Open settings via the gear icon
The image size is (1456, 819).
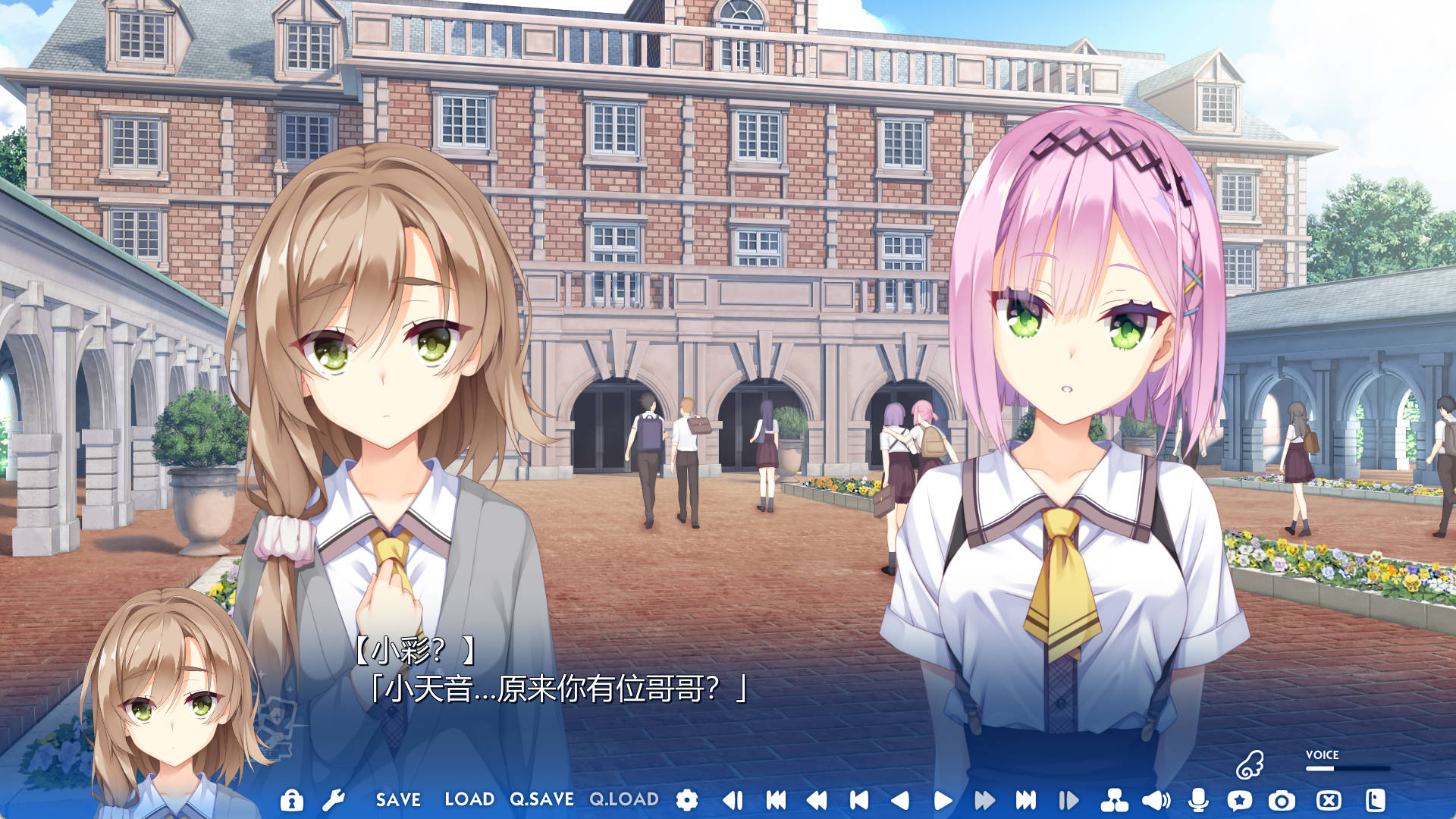point(687,800)
